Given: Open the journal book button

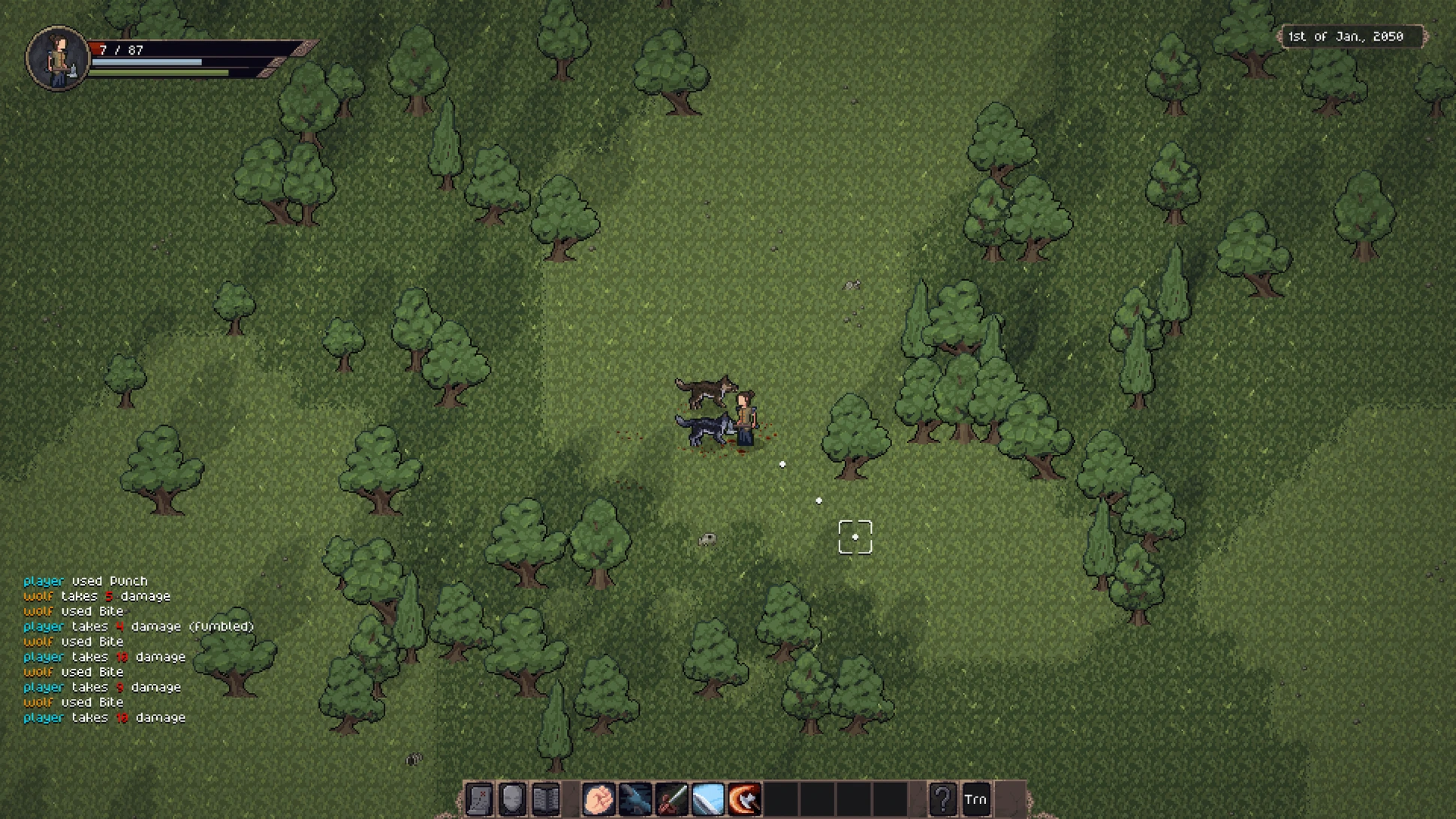Looking at the screenshot, I should pyautogui.click(x=547, y=799).
